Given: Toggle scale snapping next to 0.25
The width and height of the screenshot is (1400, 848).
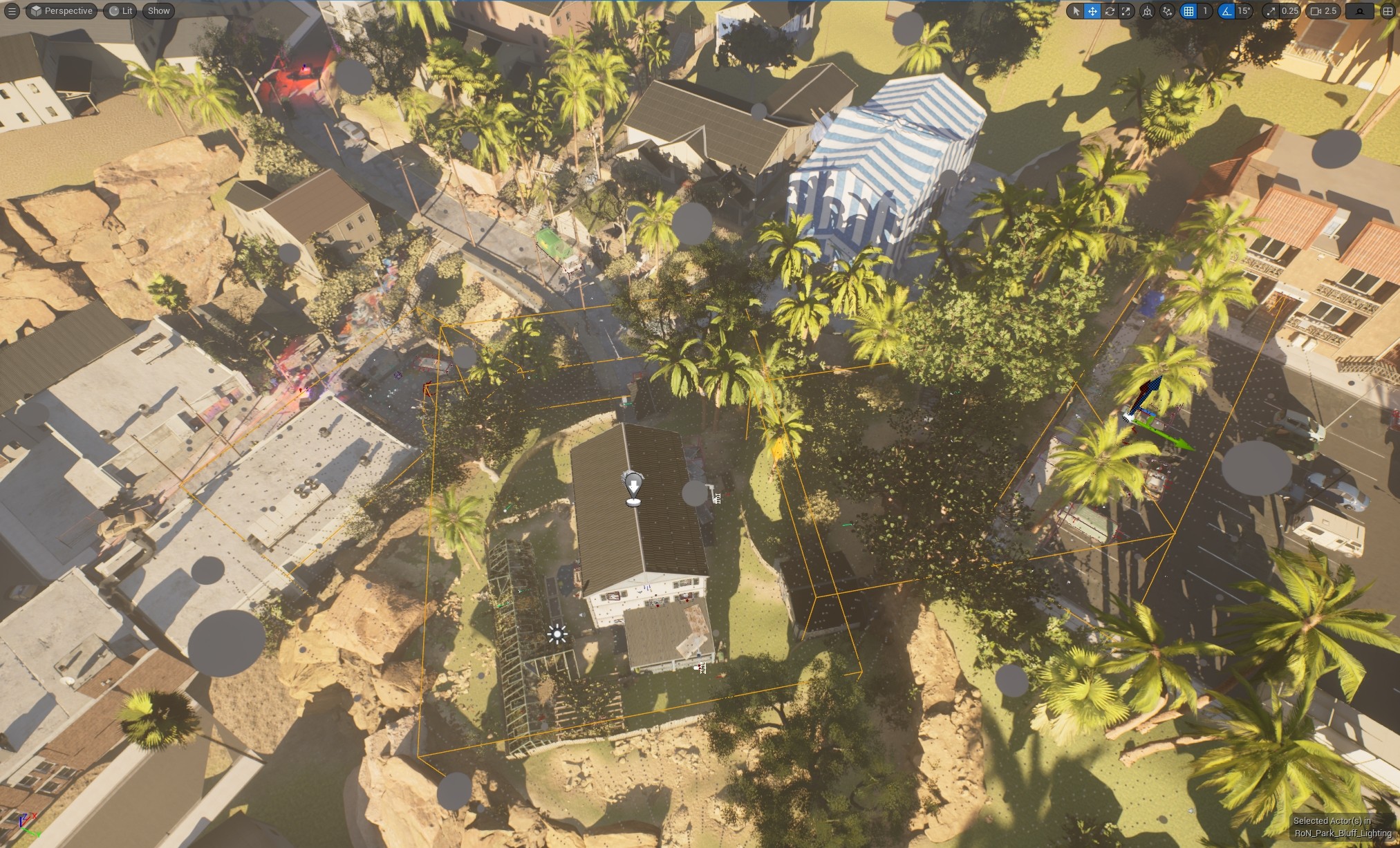Looking at the screenshot, I should tap(1272, 11).
